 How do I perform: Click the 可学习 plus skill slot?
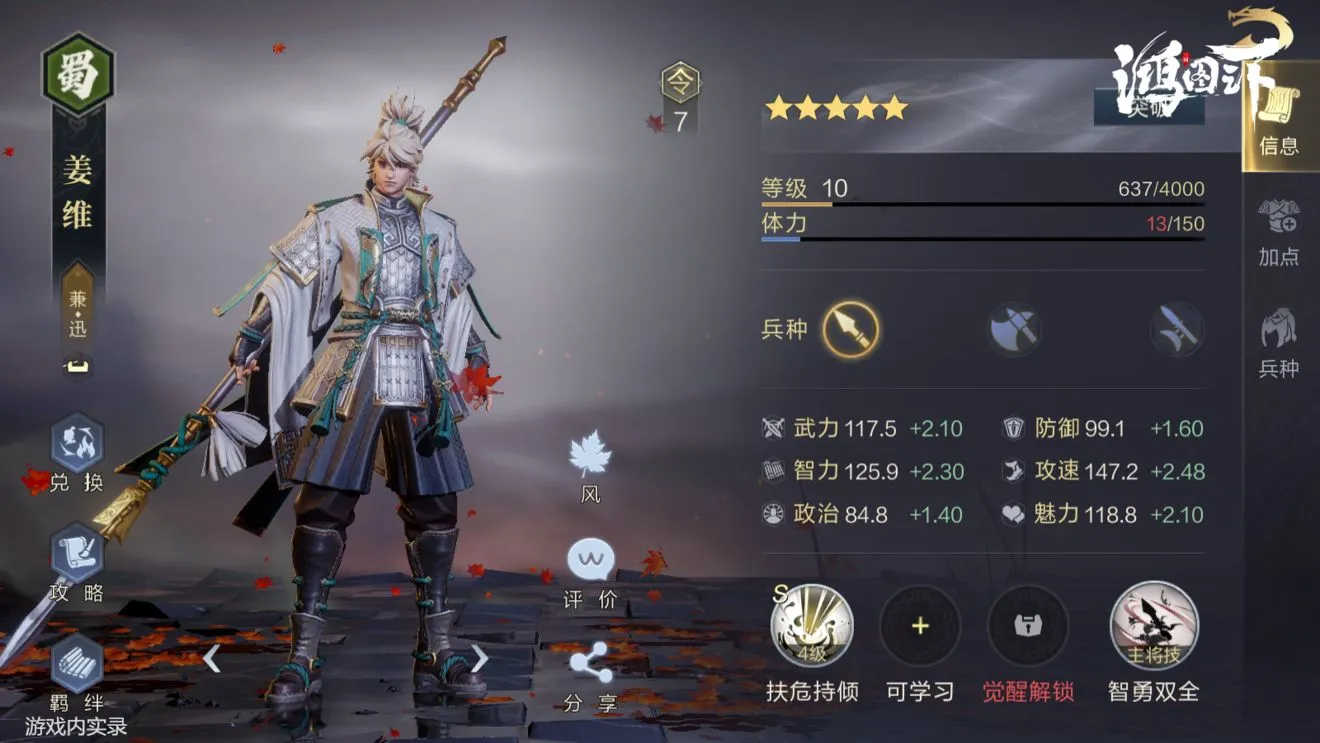[921, 626]
